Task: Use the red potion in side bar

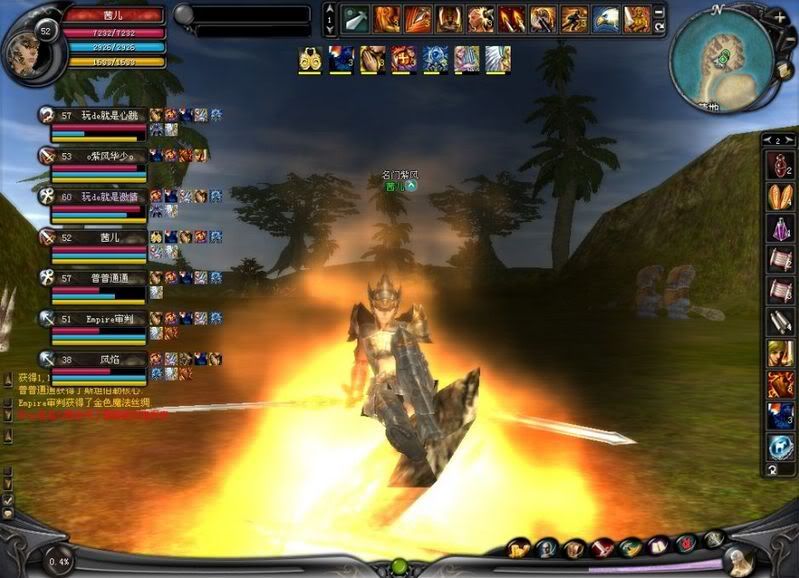Action: point(780,165)
